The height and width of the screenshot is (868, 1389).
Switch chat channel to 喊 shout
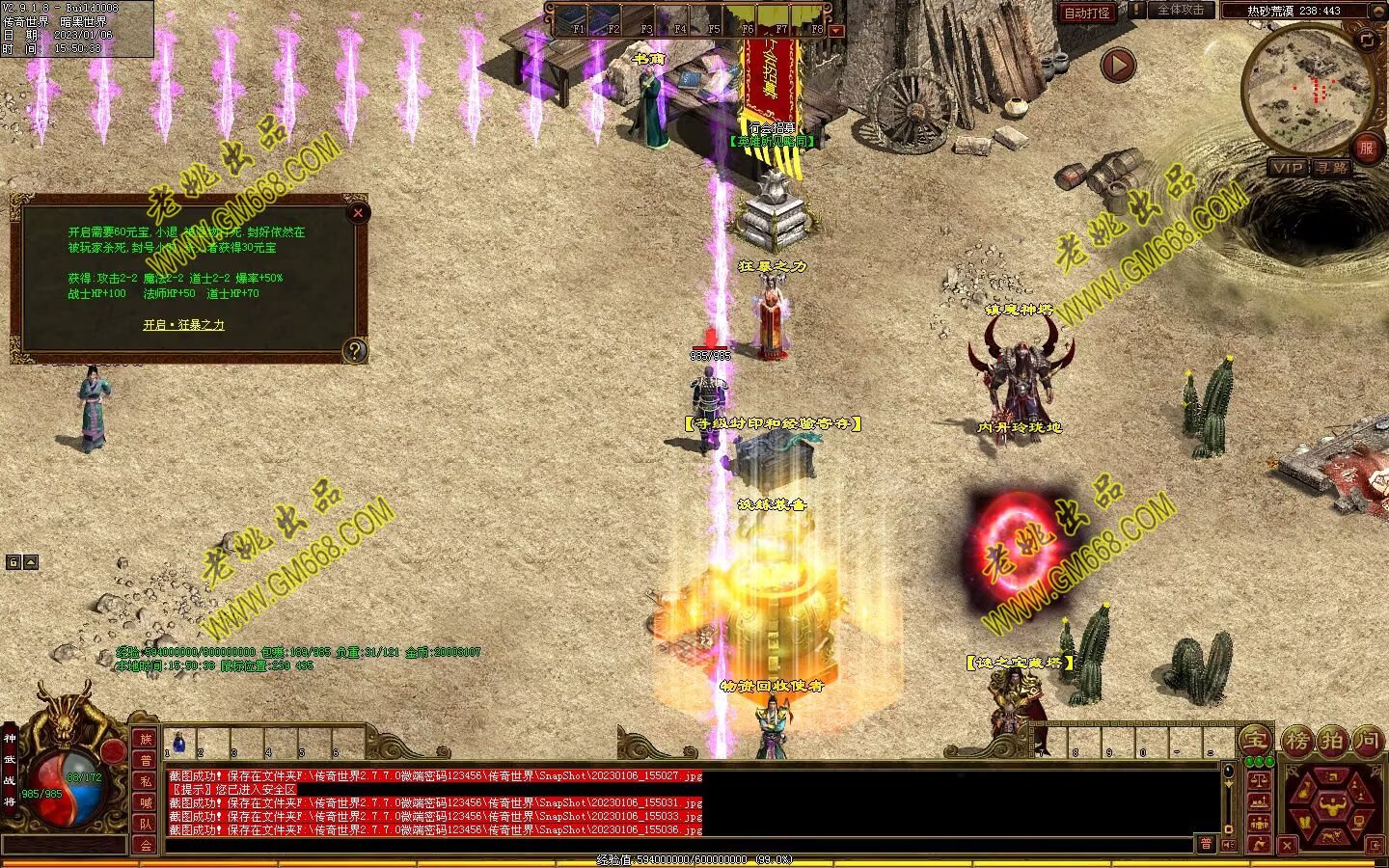(x=146, y=802)
